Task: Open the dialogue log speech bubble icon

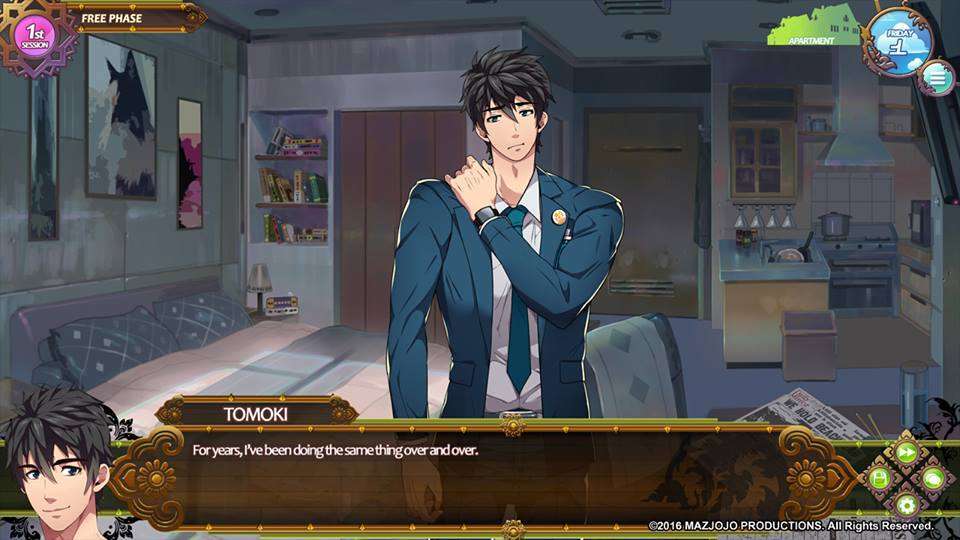Action: coord(933,478)
